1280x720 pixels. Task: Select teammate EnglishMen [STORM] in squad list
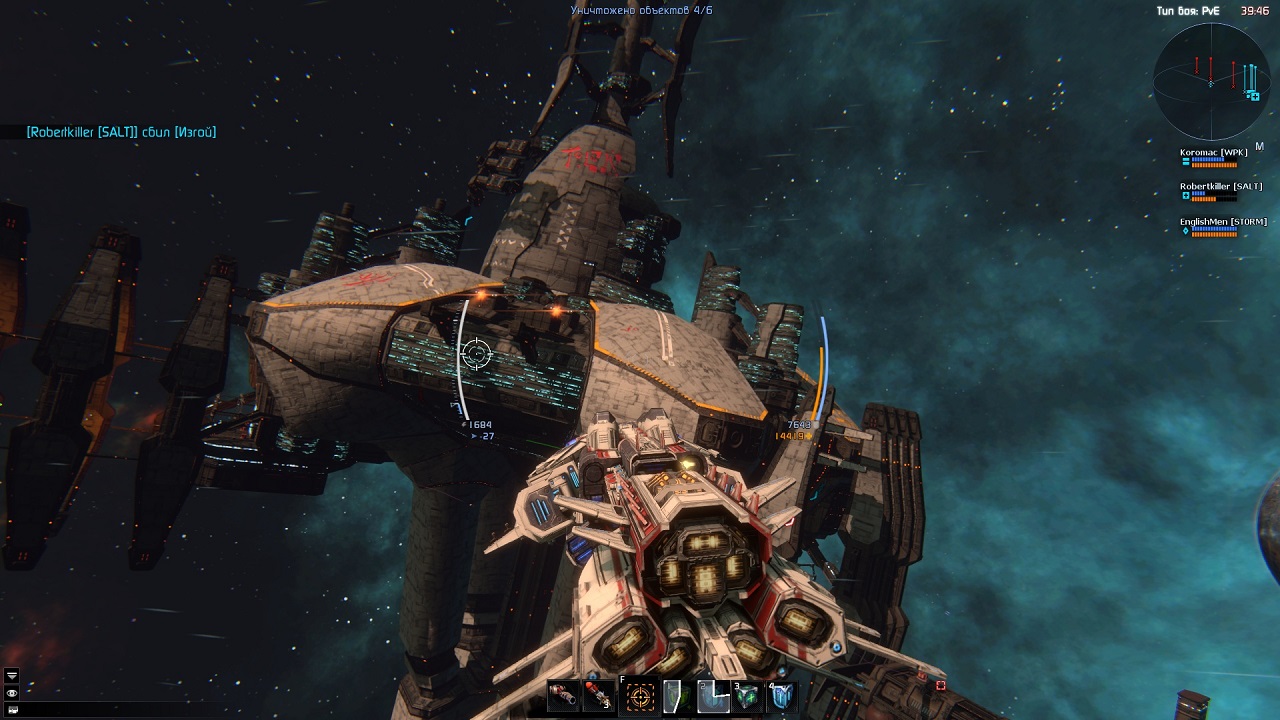1223,222
